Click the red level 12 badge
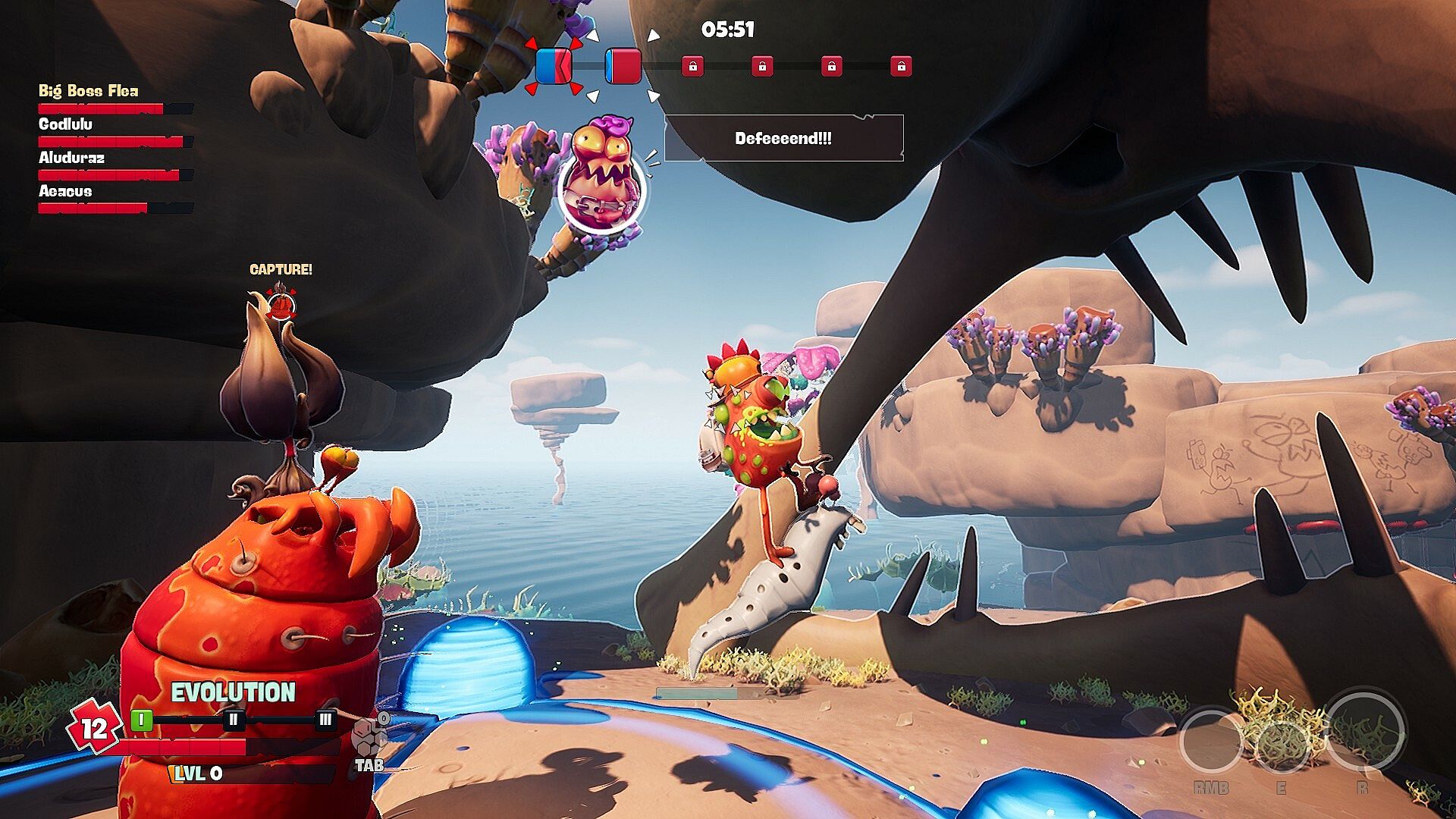The height and width of the screenshot is (819, 1456). tap(93, 728)
